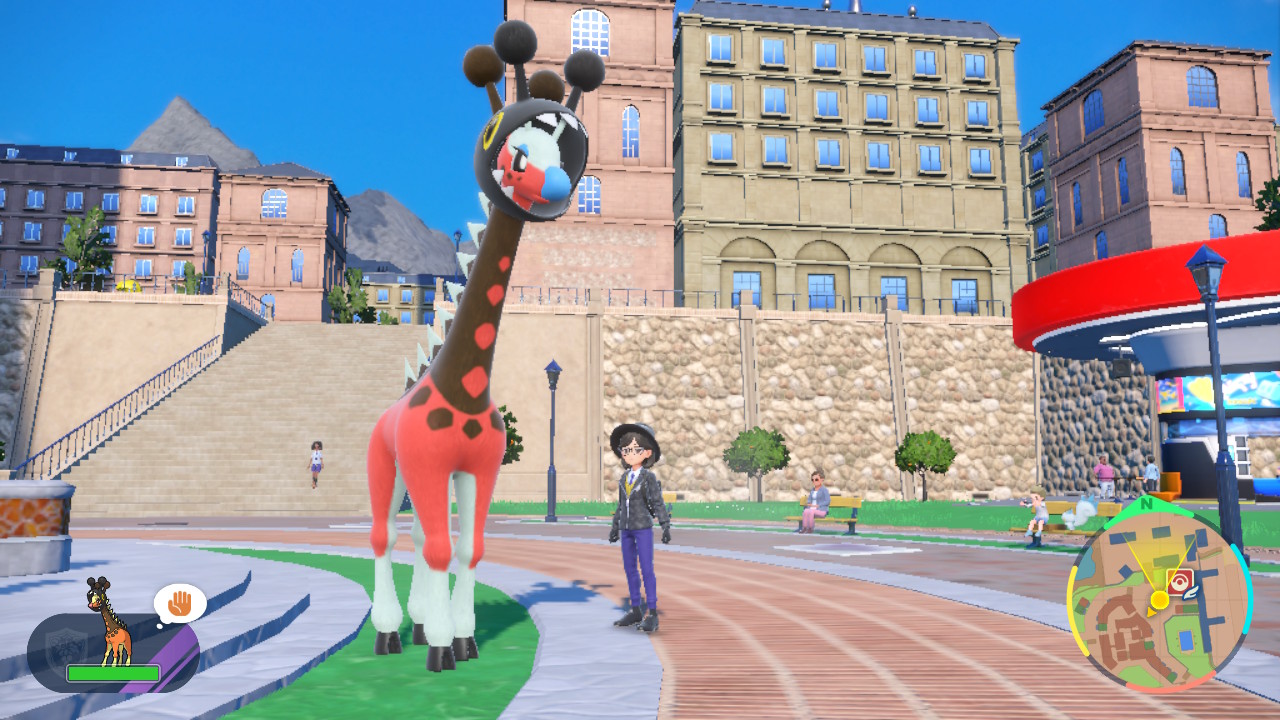Click the yellow player position marker on the minimap
Image resolution: width=1280 pixels, height=720 pixels.
tap(1160, 601)
